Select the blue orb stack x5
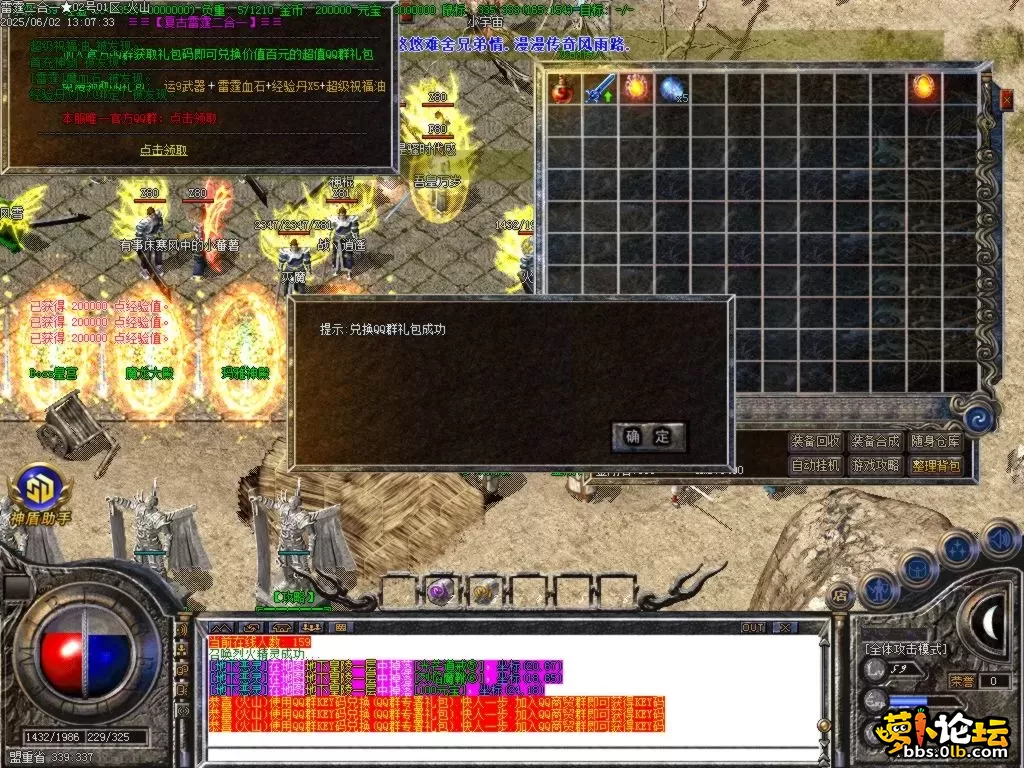 click(x=672, y=89)
